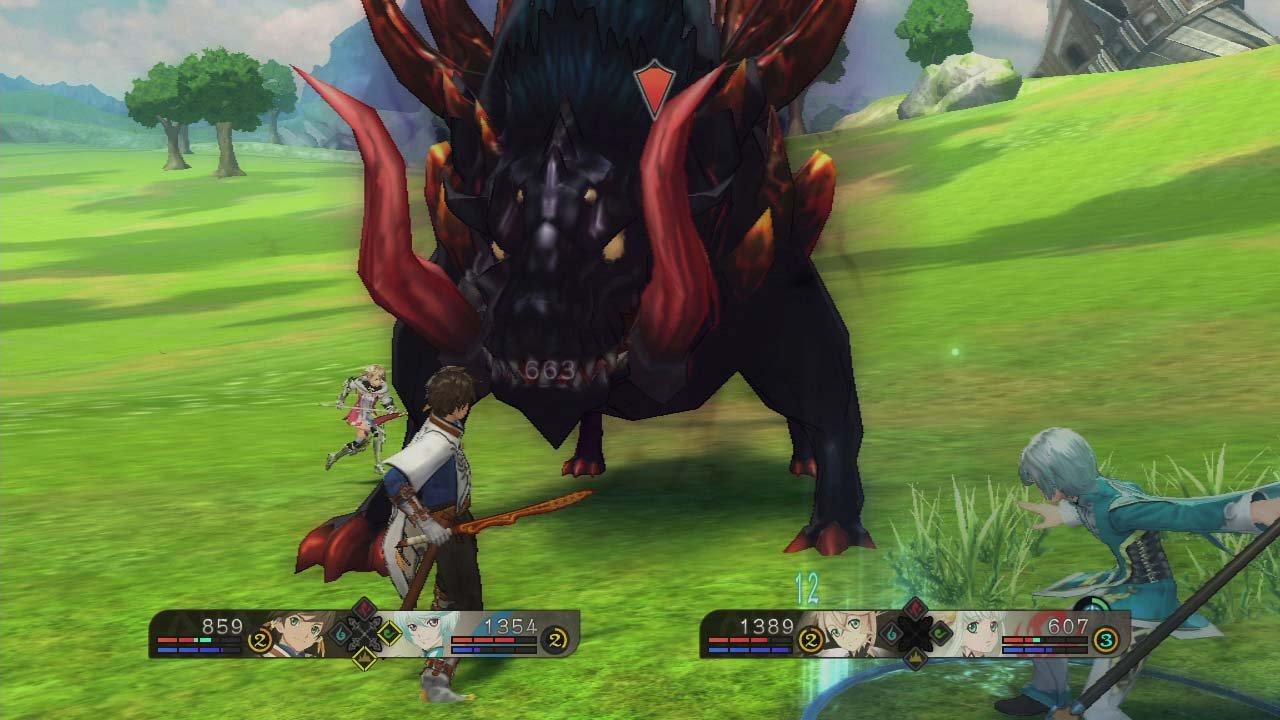Select the gold earth element emblem on left HUD
This screenshot has height=720, width=1280.
tap(363, 659)
